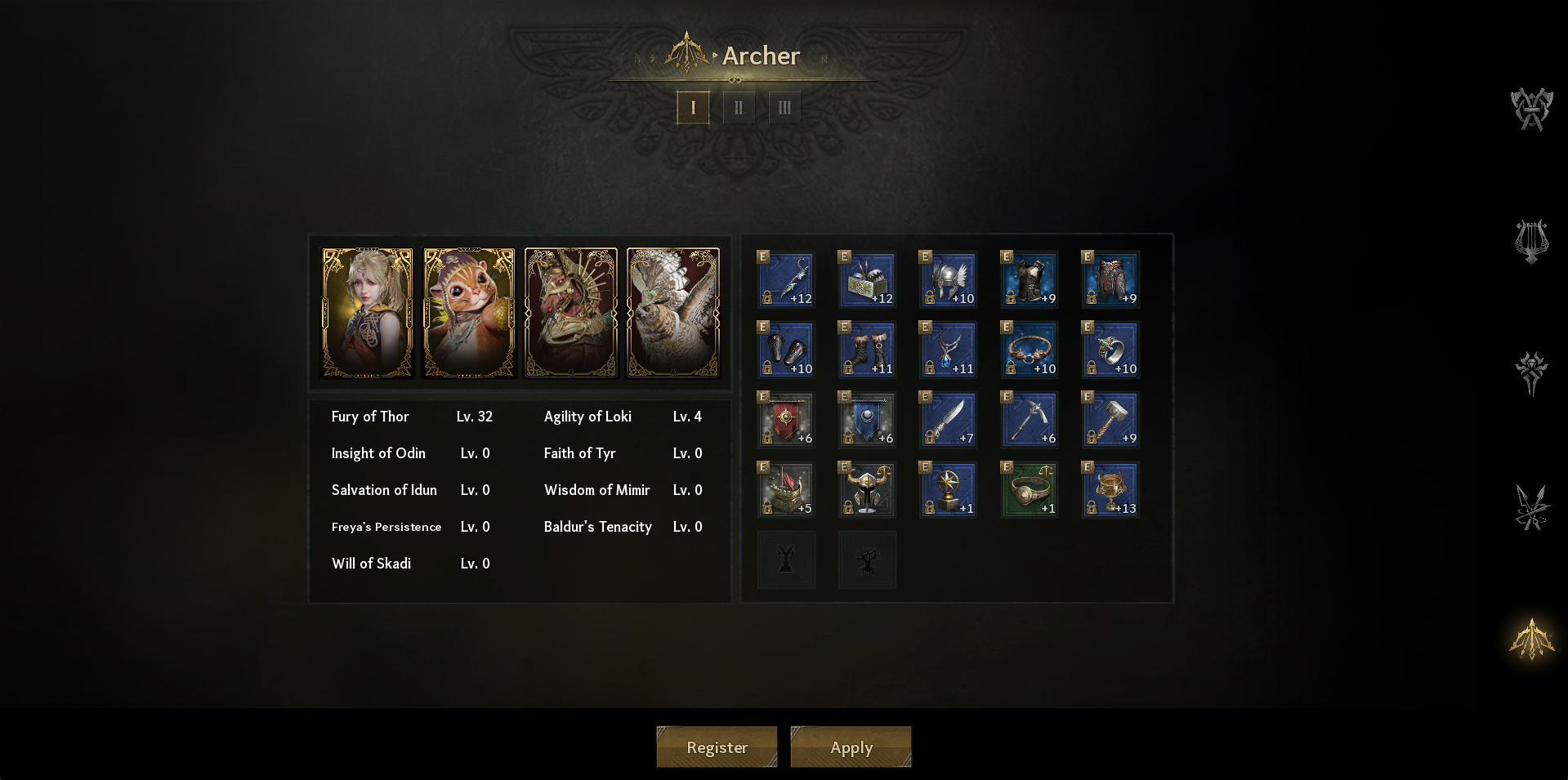The height and width of the screenshot is (780, 1568).
Task: Select preset tab I
Action: [x=693, y=108]
